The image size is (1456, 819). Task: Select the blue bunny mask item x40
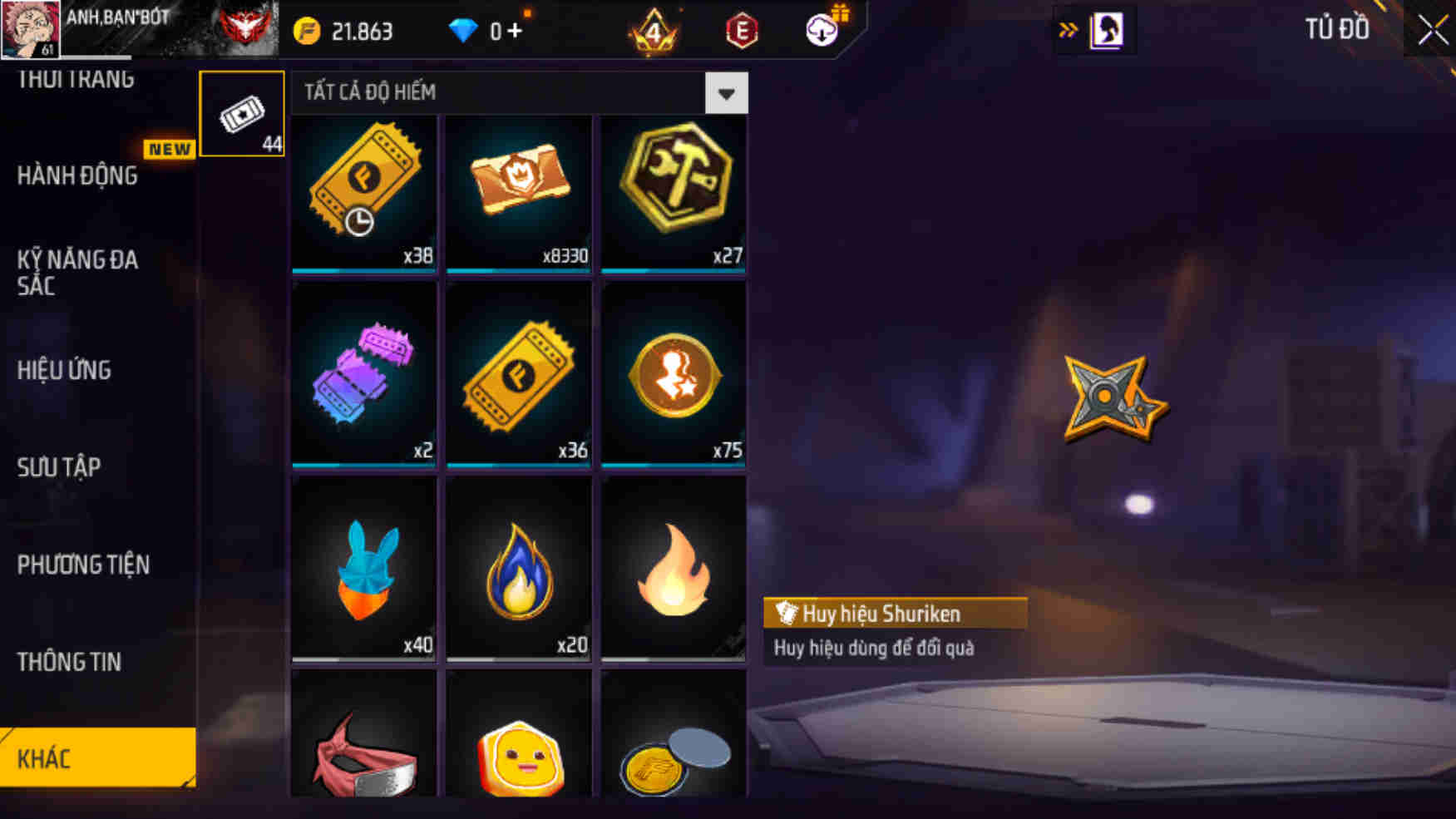point(363,565)
